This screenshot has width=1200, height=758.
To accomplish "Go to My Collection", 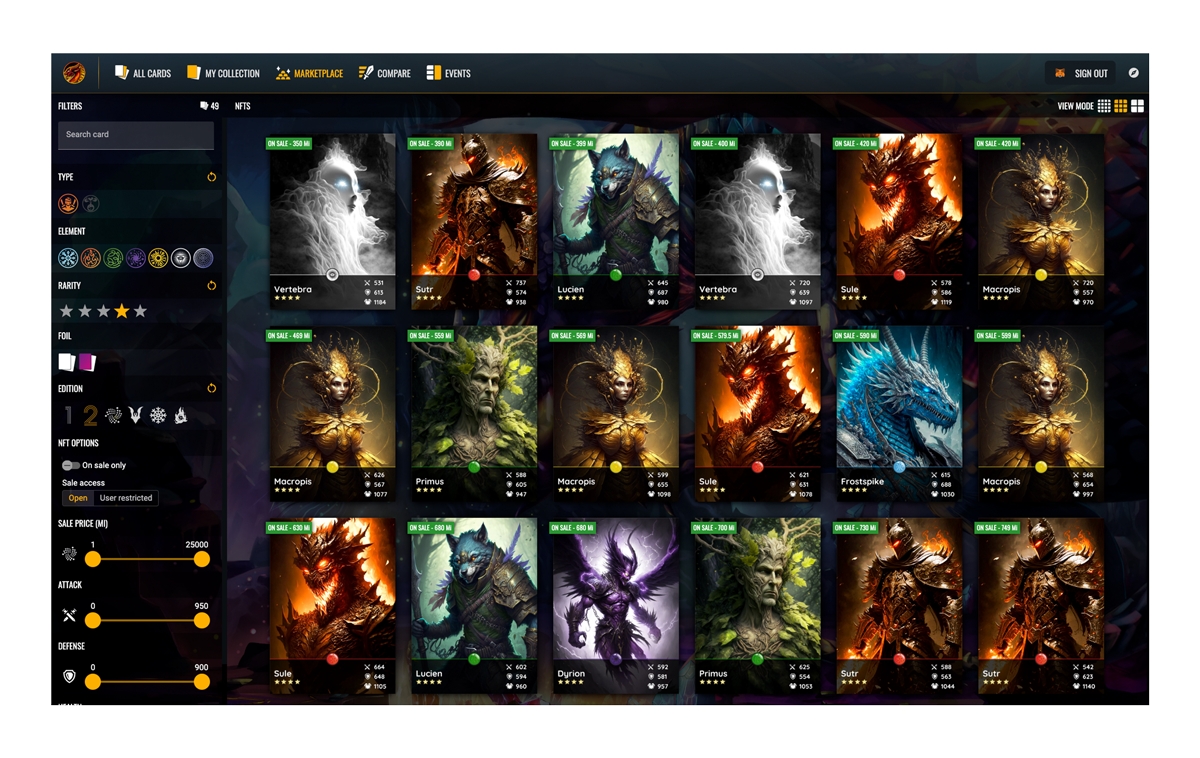I will click(x=223, y=73).
